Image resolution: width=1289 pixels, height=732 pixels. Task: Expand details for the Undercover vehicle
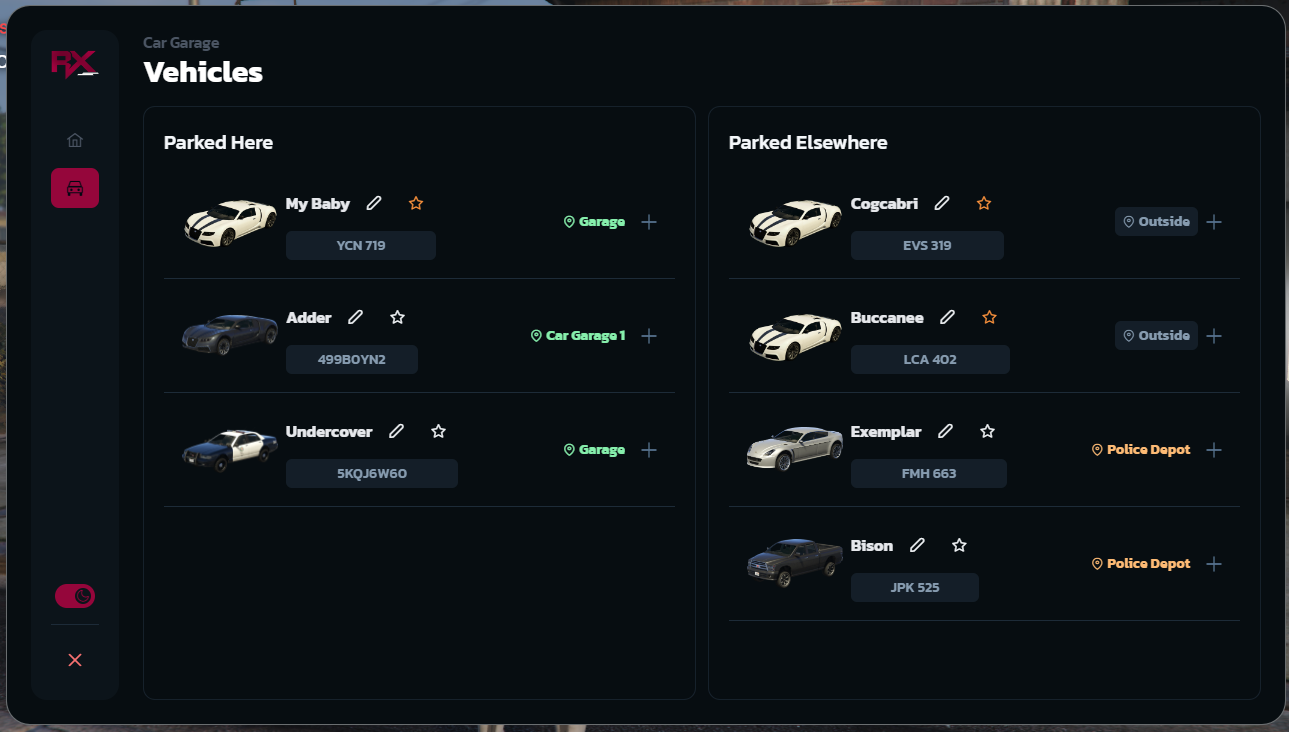(649, 449)
